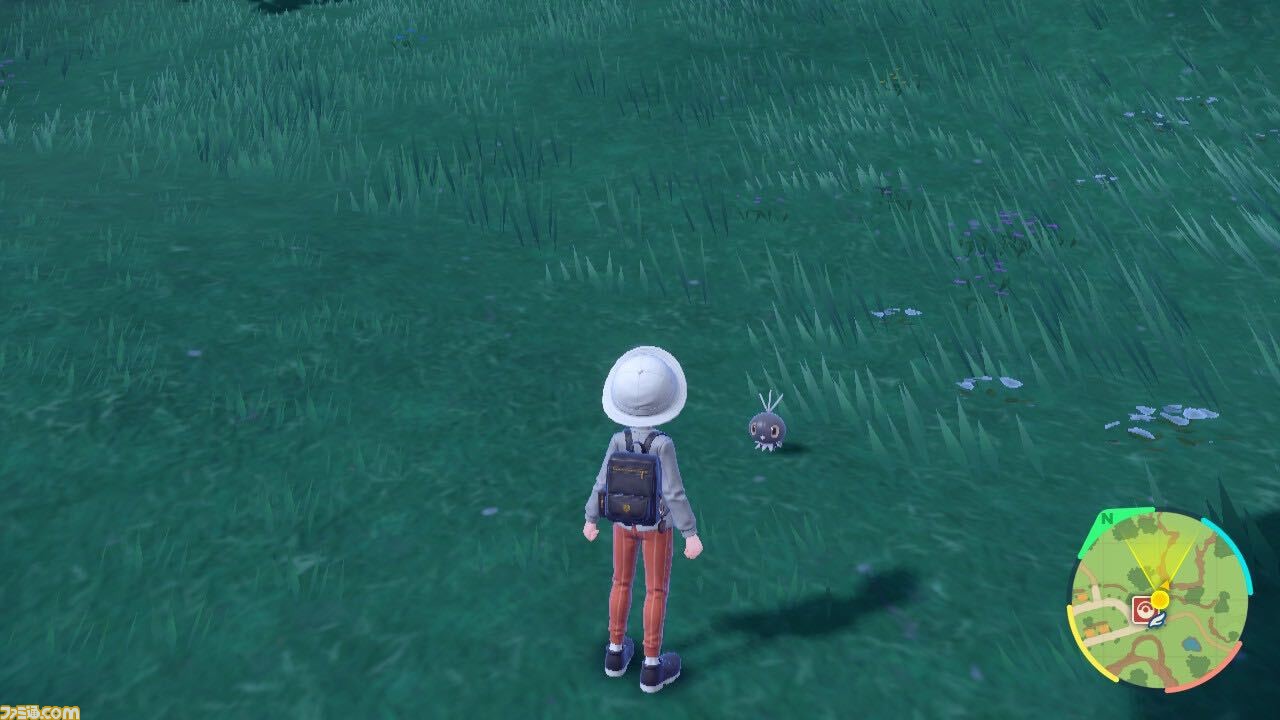Screen dimensions: 1280x720
Task: Select the orange direction arrow above the player marker
Action: click(1165, 583)
